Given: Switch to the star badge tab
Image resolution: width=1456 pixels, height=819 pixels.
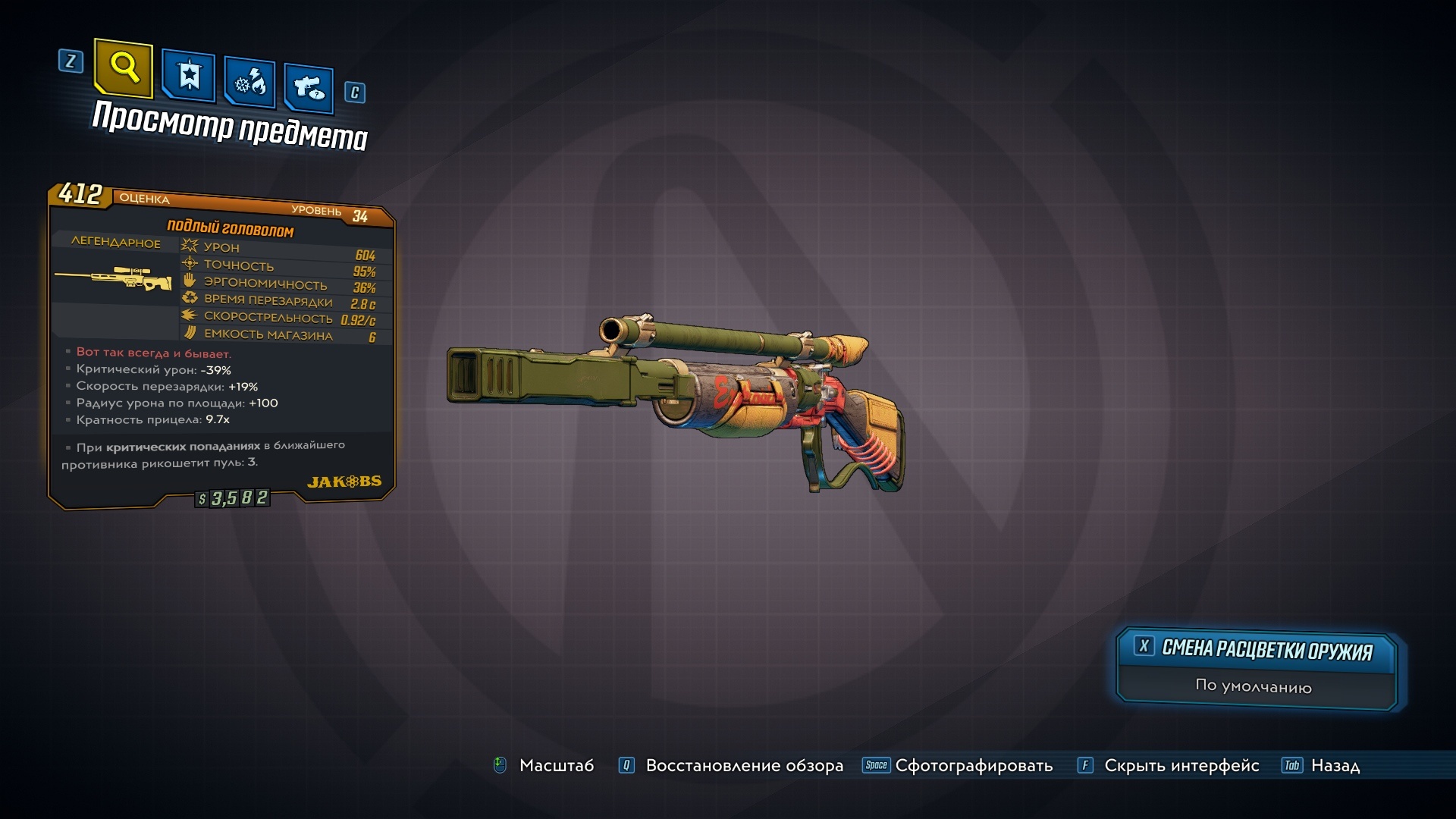Looking at the screenshot, I should (x=188, y=76).
